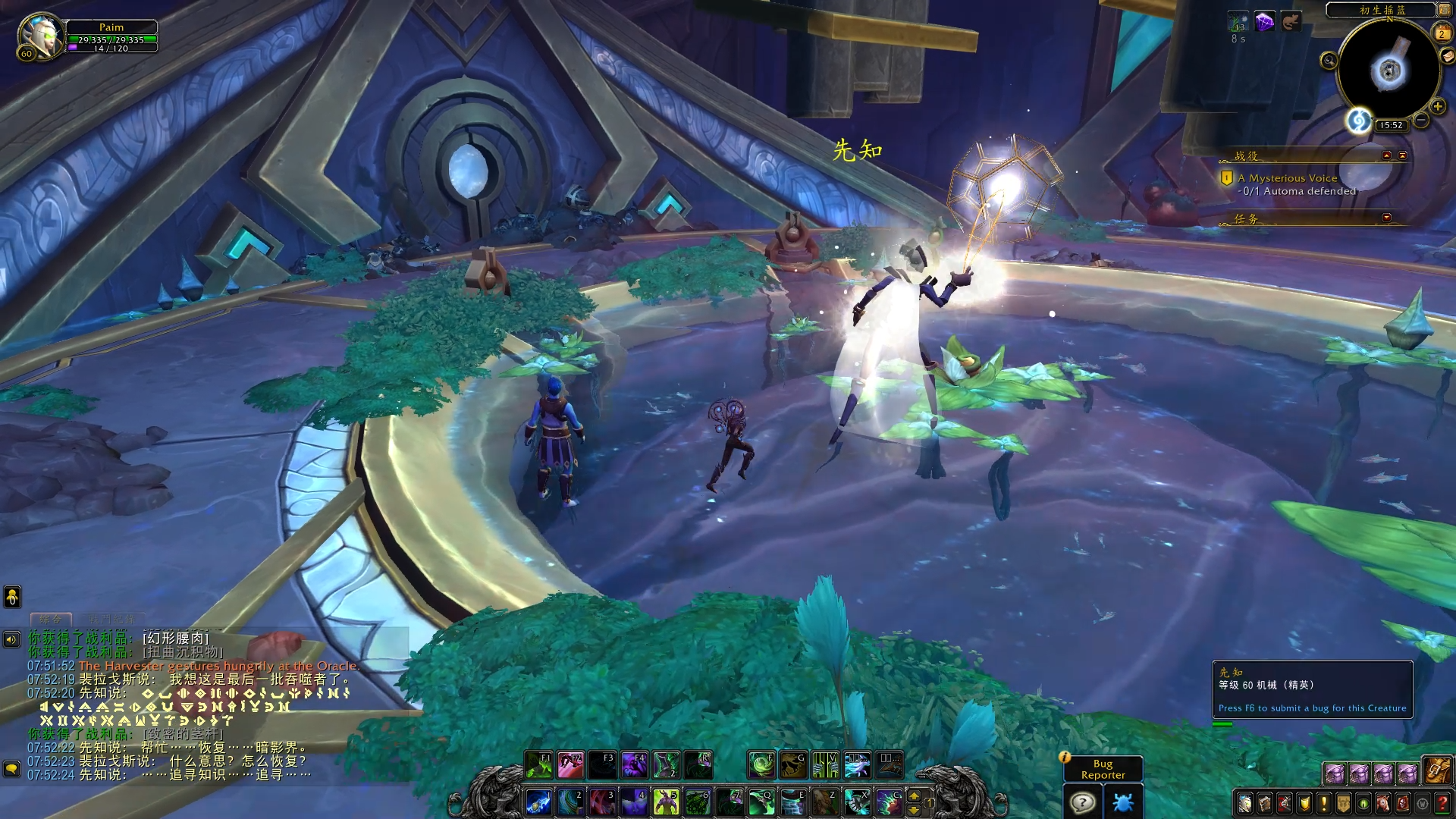Trigger the golden horse ability on G
The image size is (1456, 819).
[793, 765]
